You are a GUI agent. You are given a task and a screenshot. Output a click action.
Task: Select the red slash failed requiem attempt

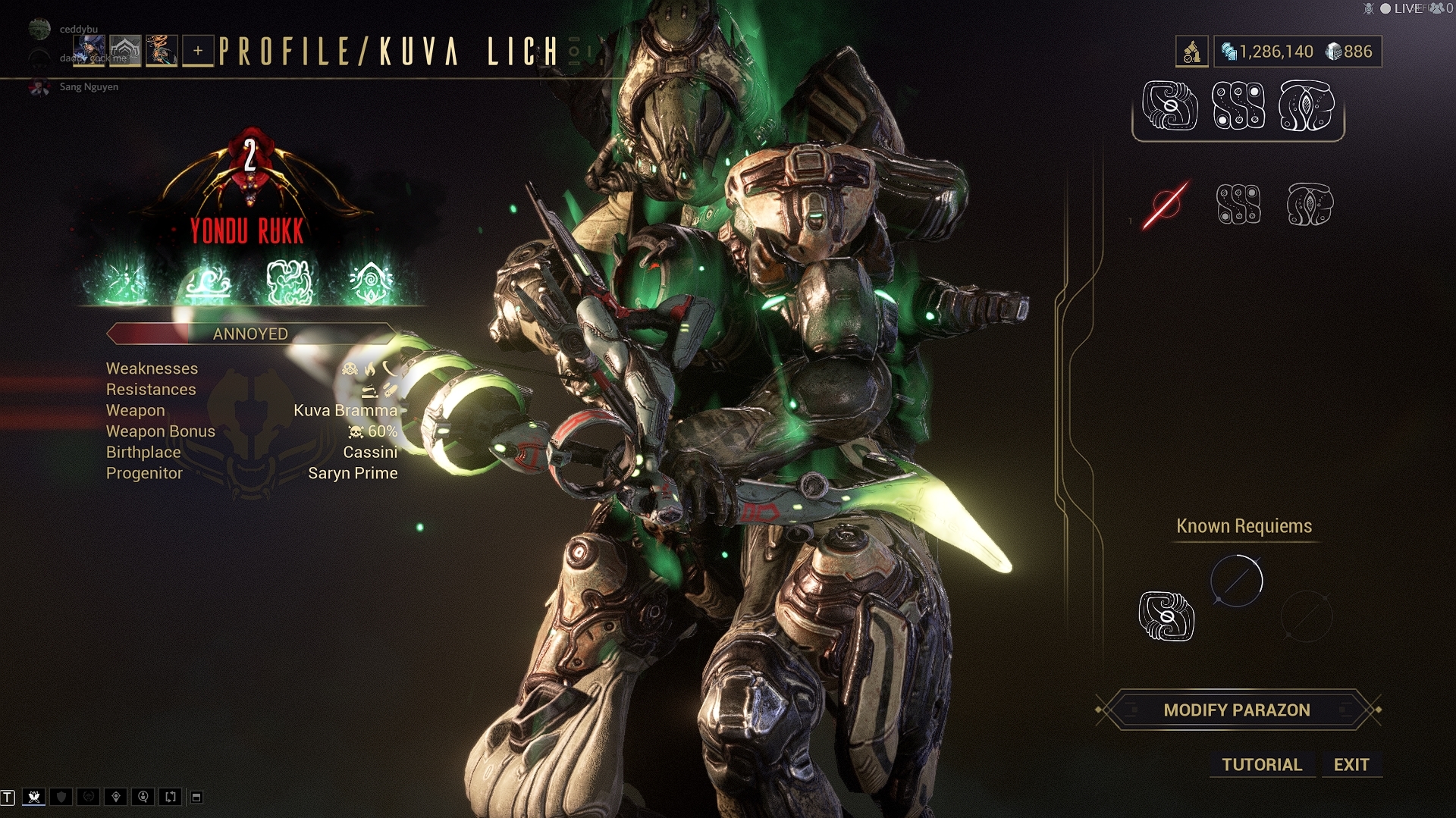pyautogui.click(x=1166, y=204)
